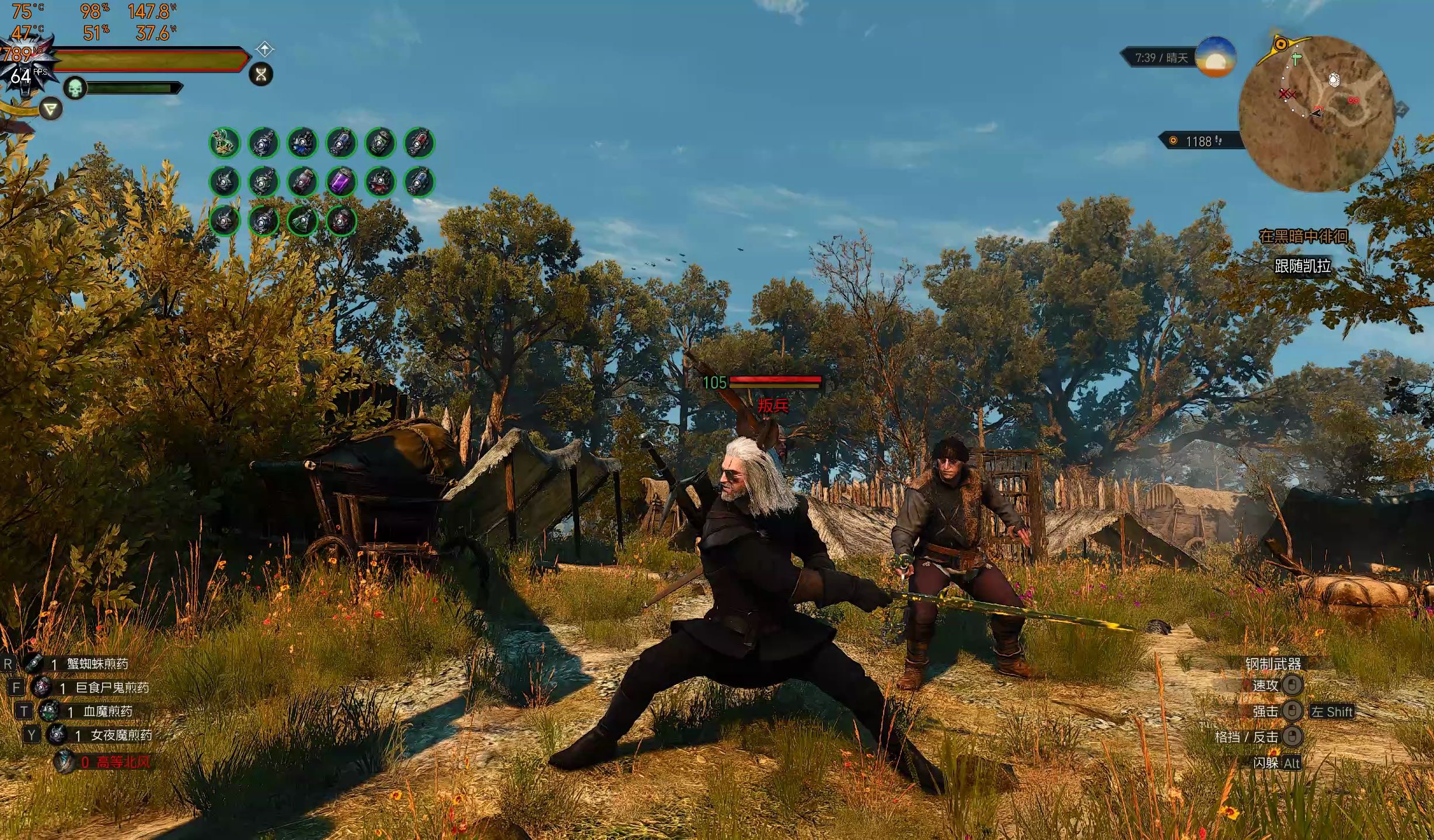
Task: Click the green signpost marker on the minimap
Action: tap(1295, 59)
